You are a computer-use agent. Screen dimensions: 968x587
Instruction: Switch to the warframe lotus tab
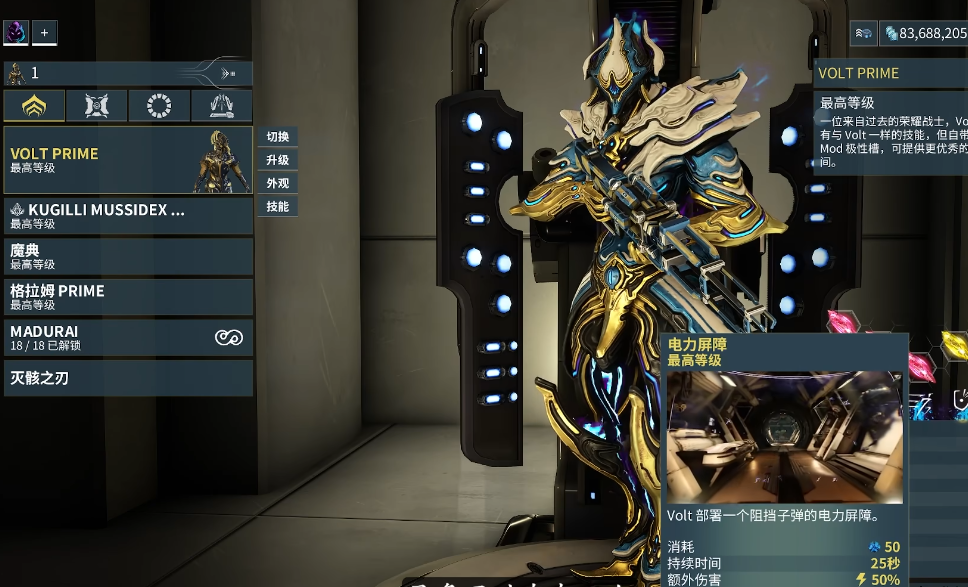34,106
